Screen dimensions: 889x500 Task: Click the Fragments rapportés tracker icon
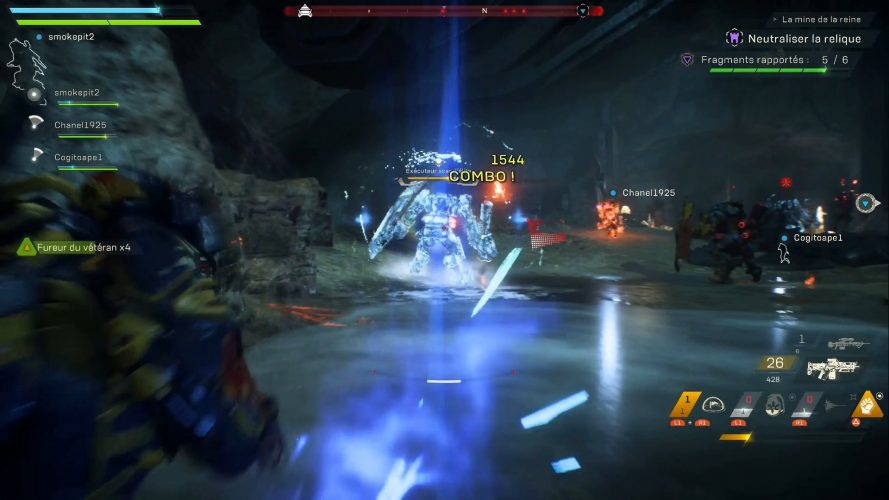click(x=687, y=60)
